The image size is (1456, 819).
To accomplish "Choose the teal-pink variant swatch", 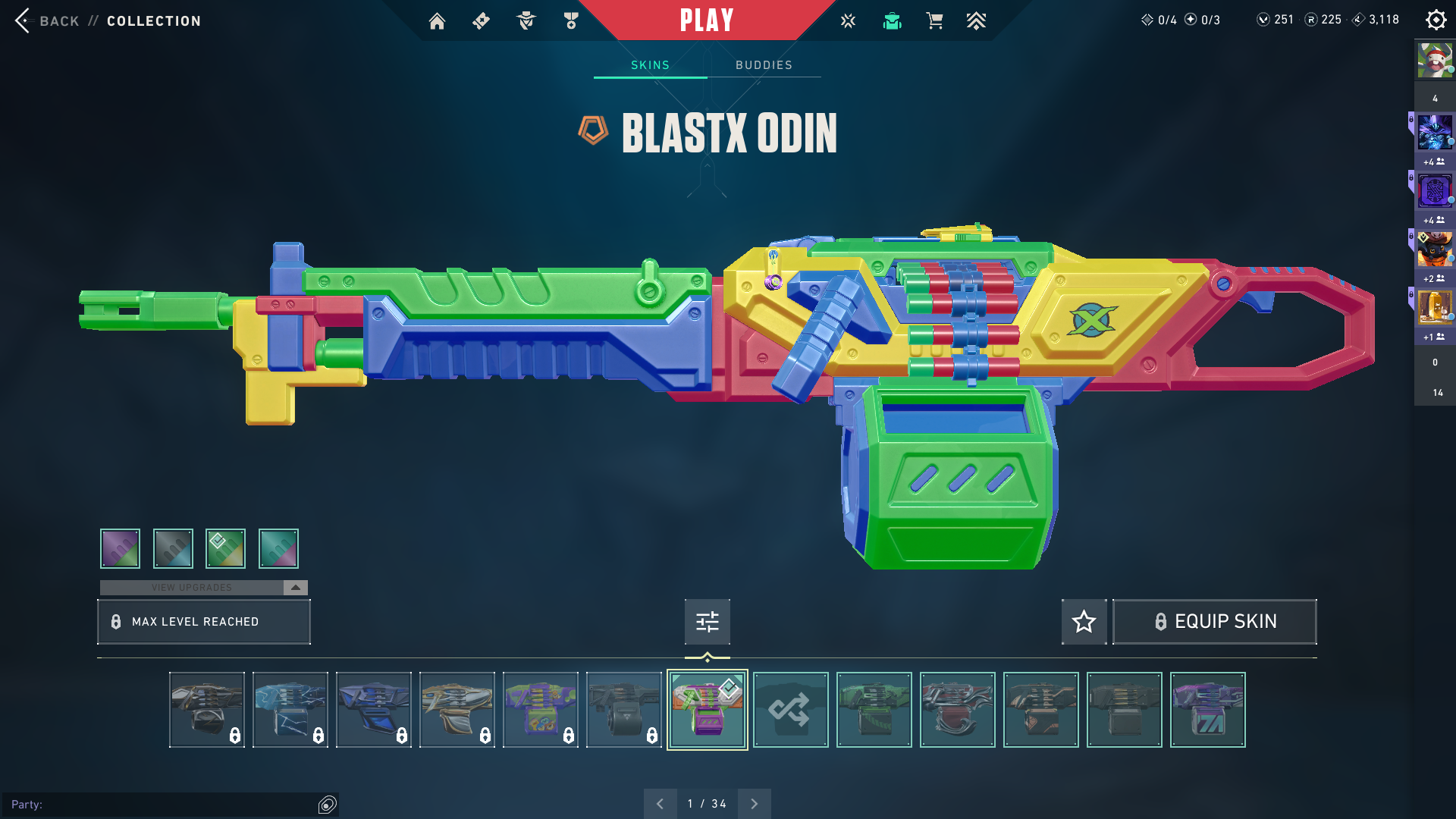I will coord(278,548).
